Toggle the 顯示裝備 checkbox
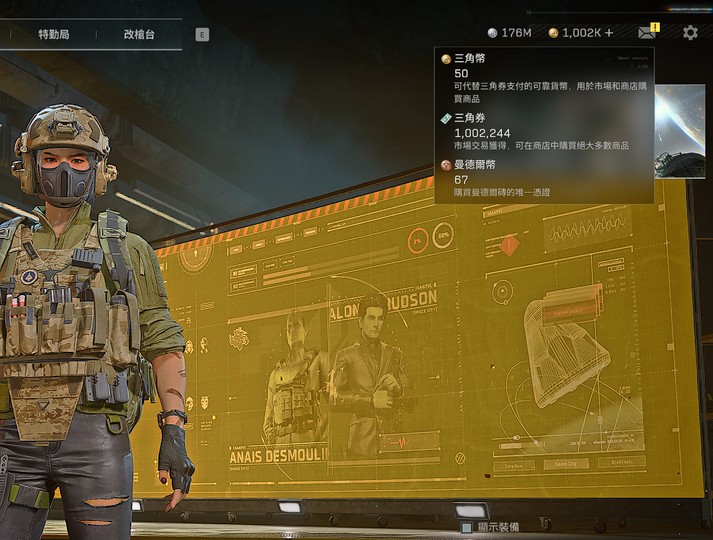Viewport: 713px width, 540px height. [467, 527]
